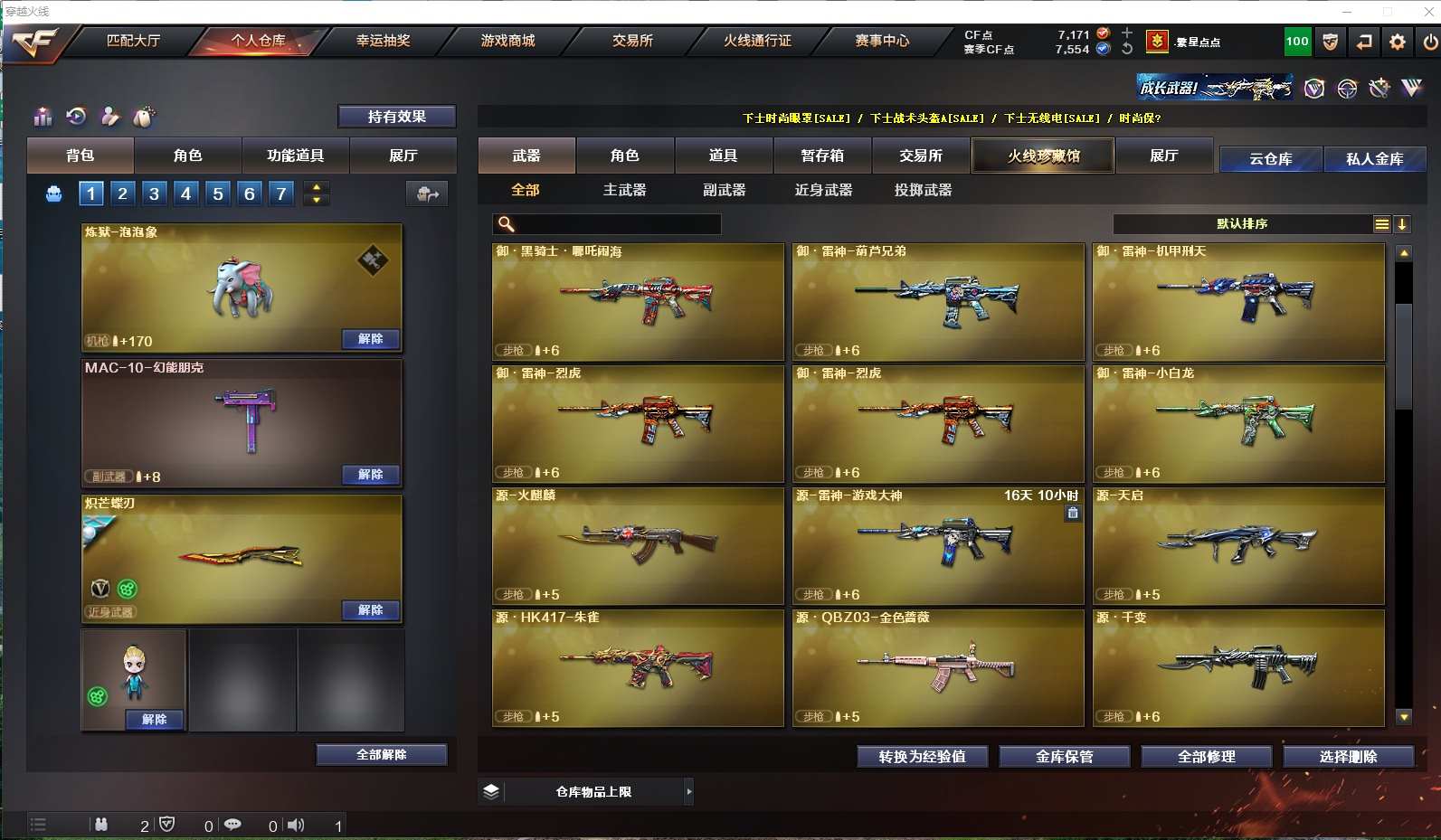The width and height of the screenshot is (1441, 840).
Task: Choose backpack number 3
Action: [x=155, y=193]
